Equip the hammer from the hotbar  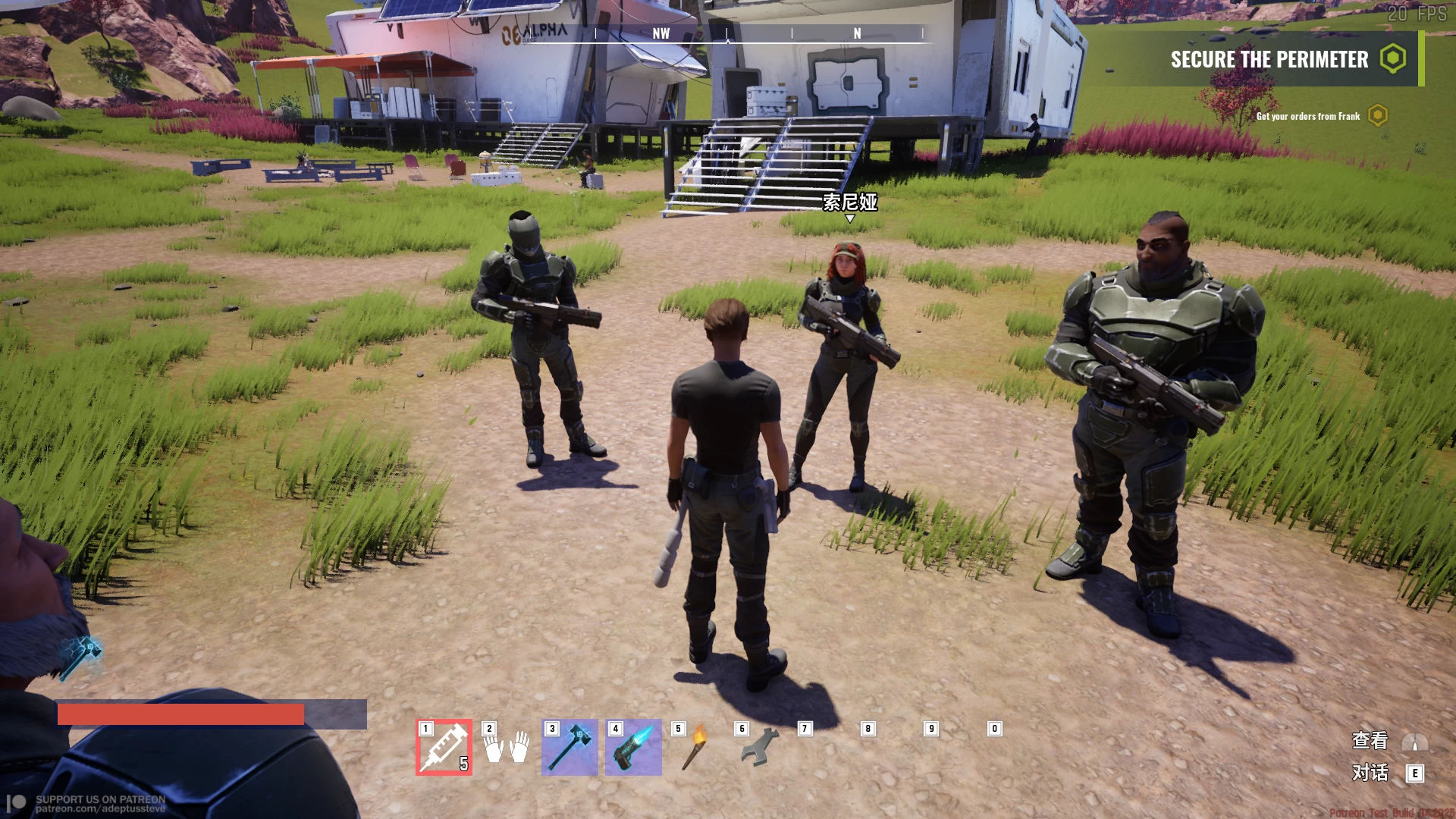coord(570,747)
